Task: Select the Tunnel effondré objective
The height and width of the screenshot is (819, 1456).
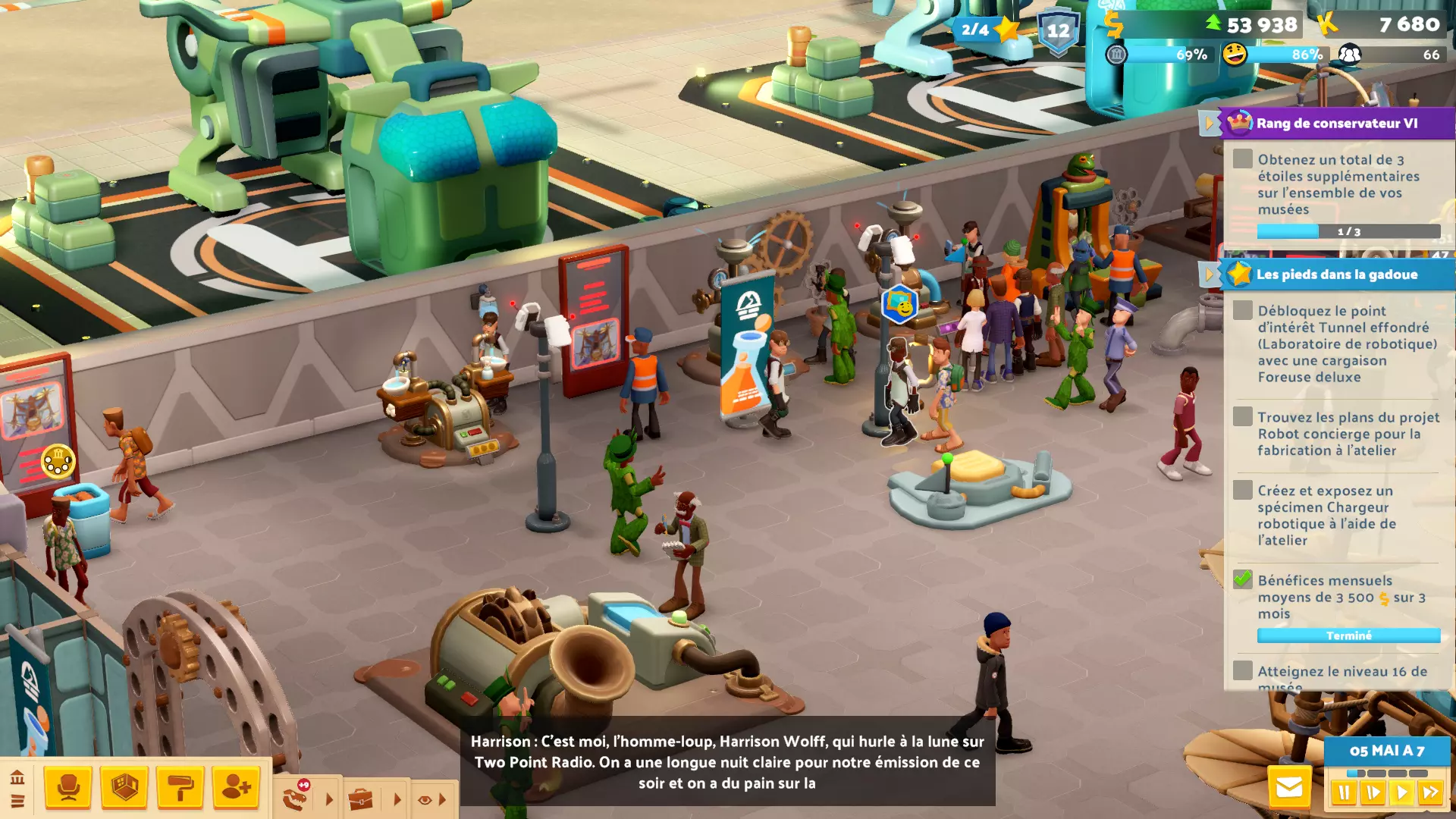Action: click(1346, 344)
